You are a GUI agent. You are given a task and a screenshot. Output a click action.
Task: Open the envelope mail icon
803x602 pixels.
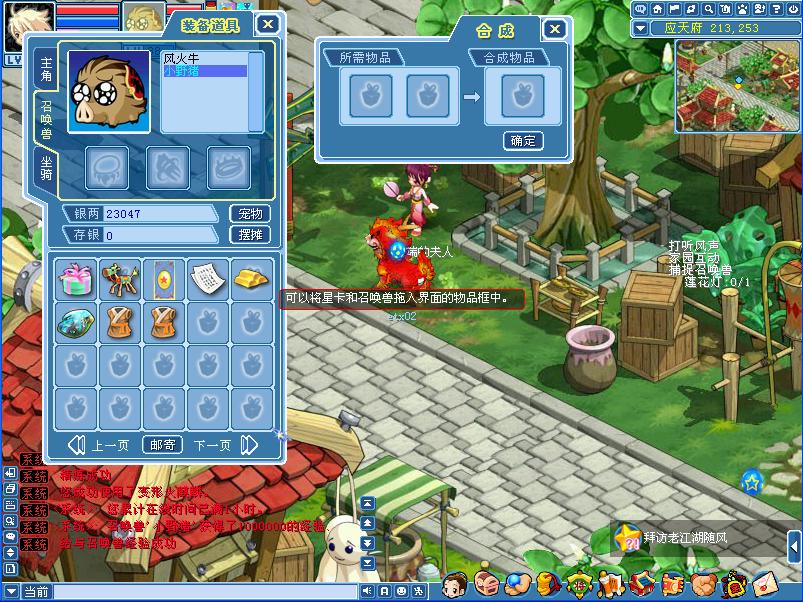tap(766, 581)
